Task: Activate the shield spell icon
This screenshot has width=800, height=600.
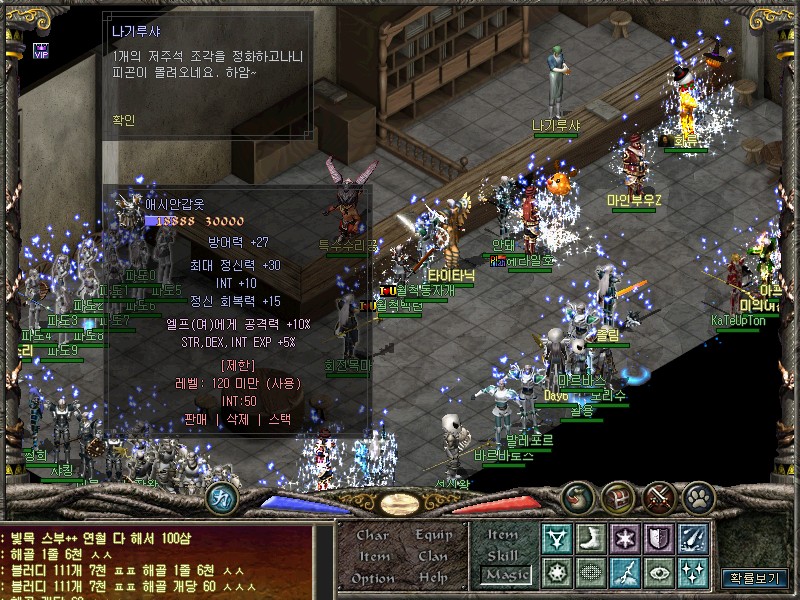Action: point(659,538)
